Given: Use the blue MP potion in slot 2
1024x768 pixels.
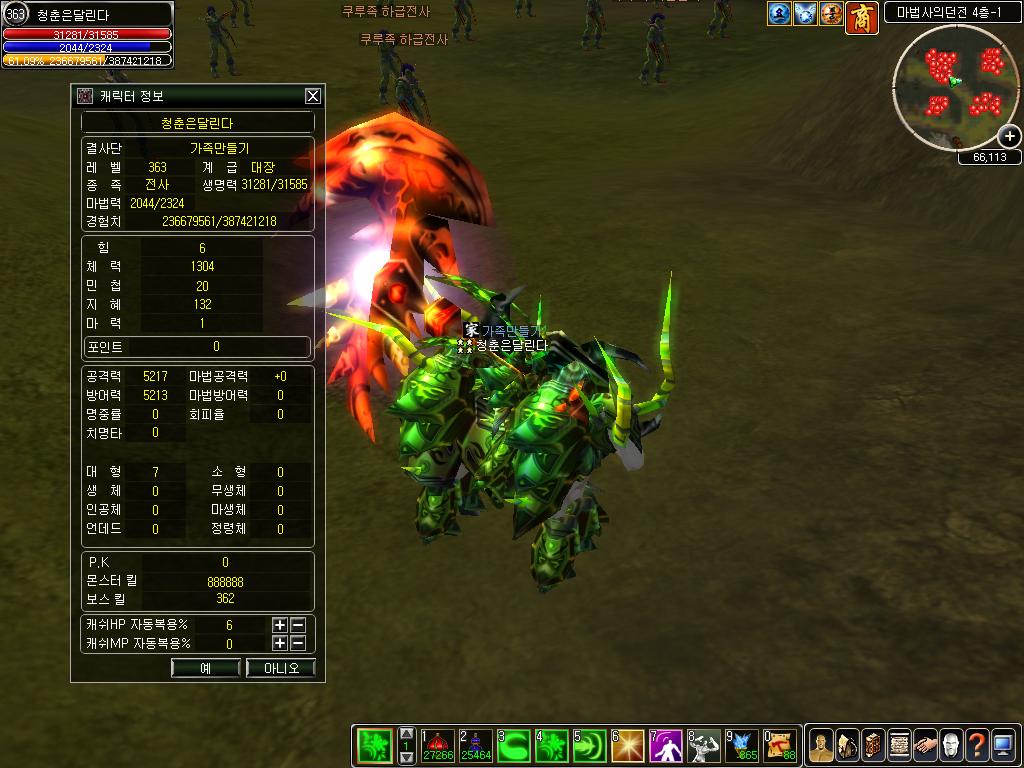Looking at the screenshot, I should click(x=476, y=745).
